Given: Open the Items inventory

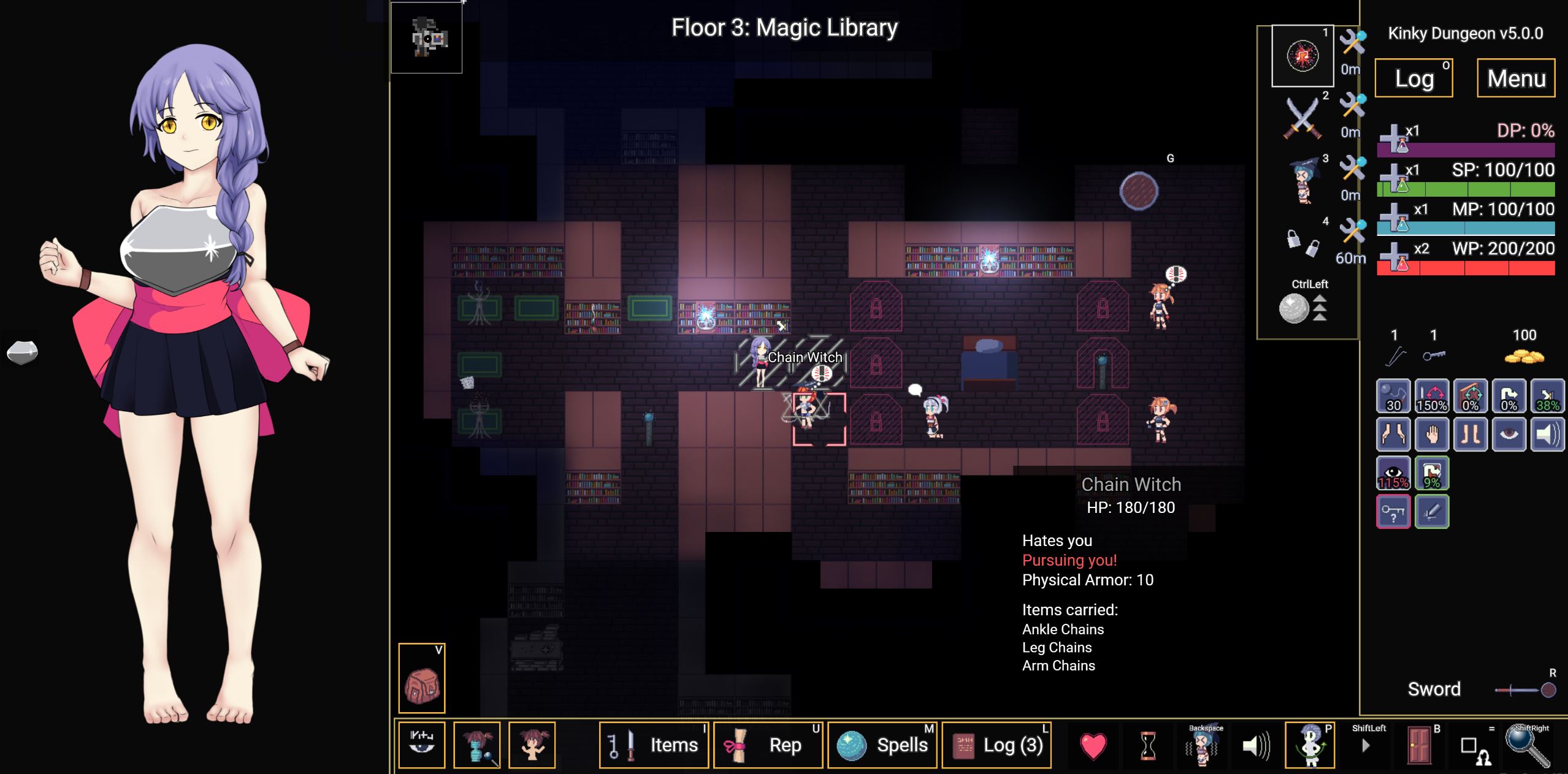Looking at the screenshot, I should (x=654, y=745).
